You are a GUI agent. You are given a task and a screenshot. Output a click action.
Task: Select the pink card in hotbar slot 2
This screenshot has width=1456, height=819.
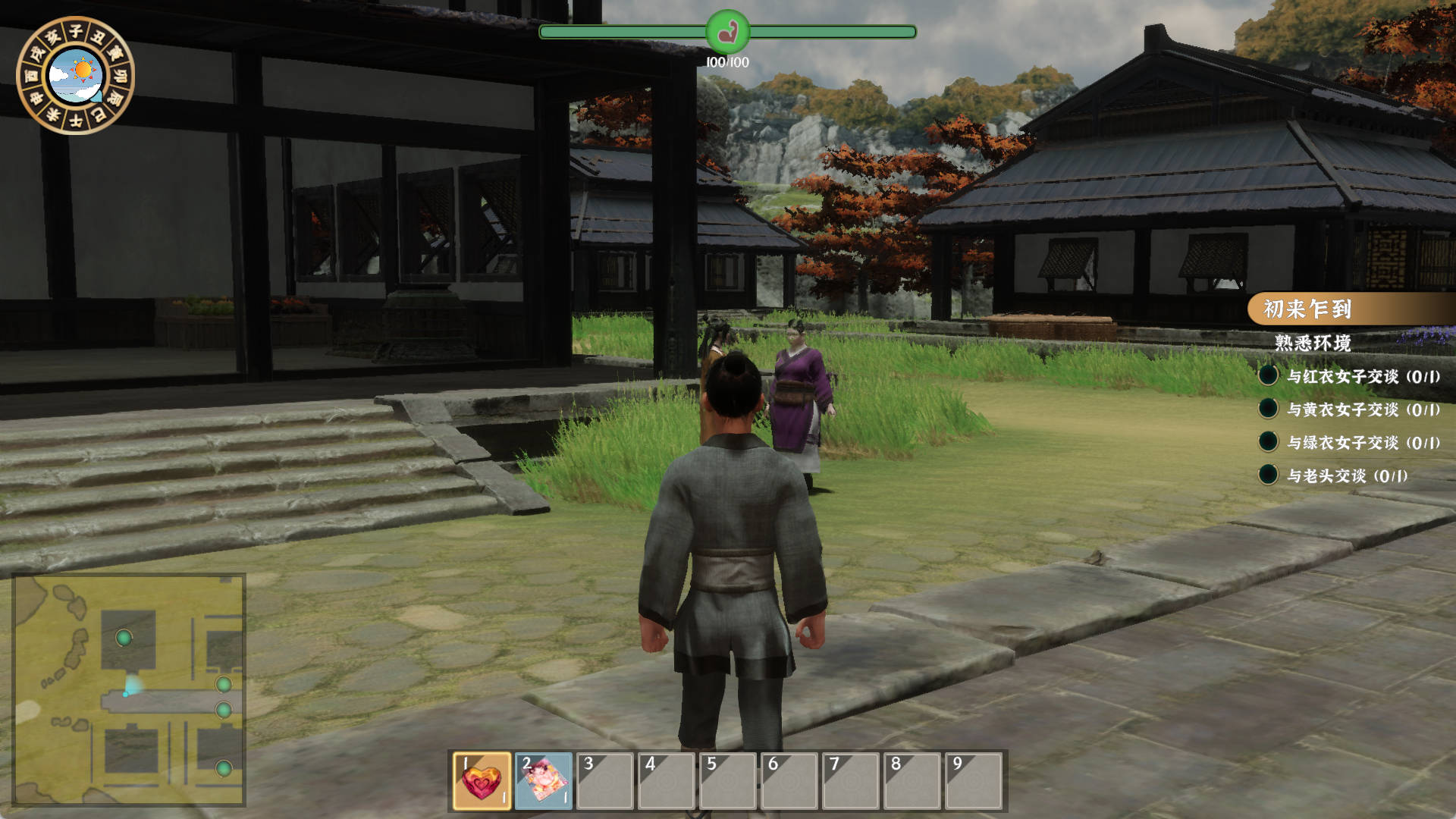point(544,781)
